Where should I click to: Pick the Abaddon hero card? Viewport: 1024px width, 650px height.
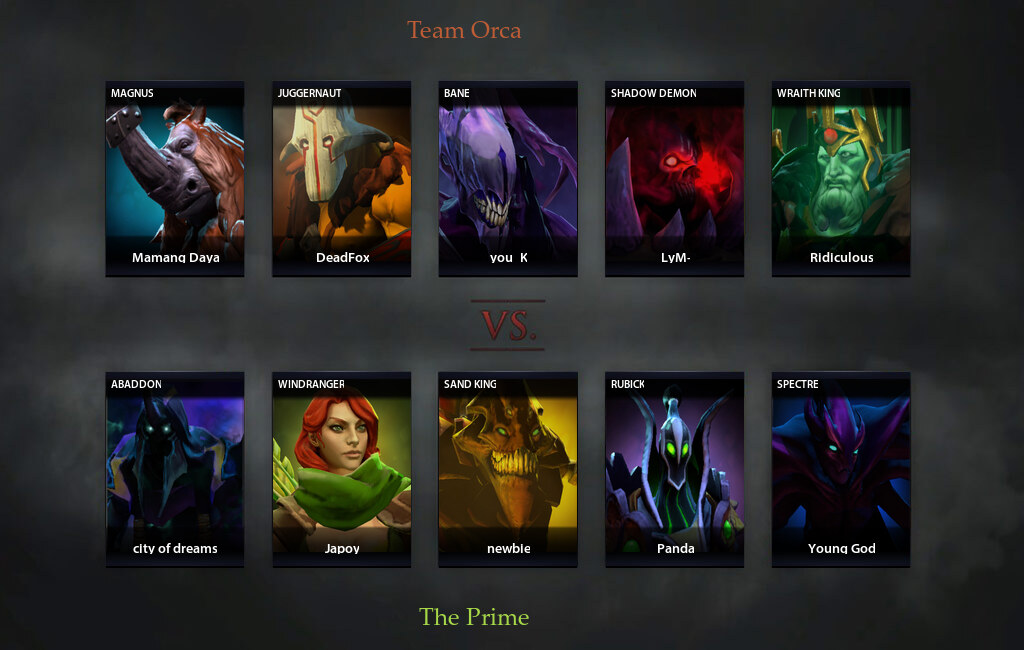[175, 469]
